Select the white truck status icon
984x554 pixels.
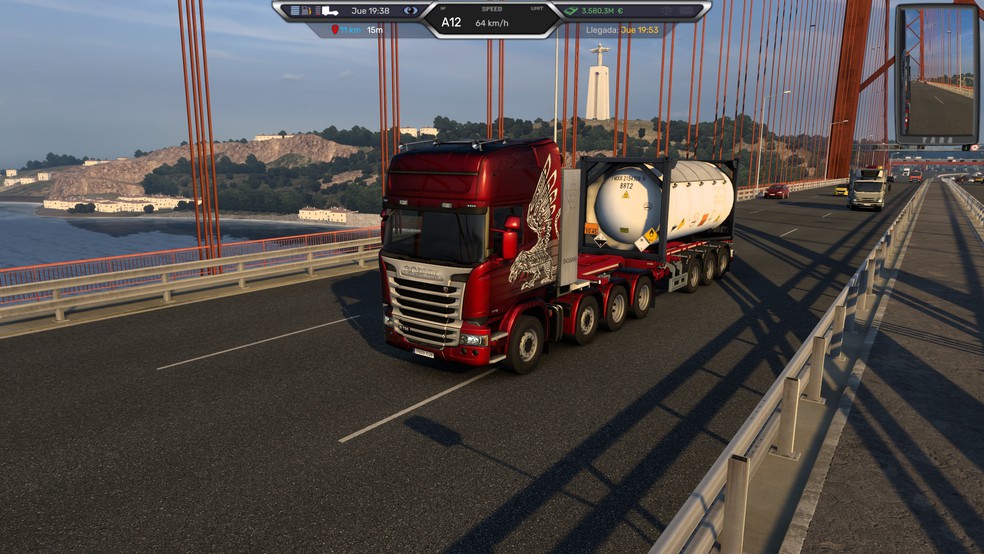click(x=329, y=11)
